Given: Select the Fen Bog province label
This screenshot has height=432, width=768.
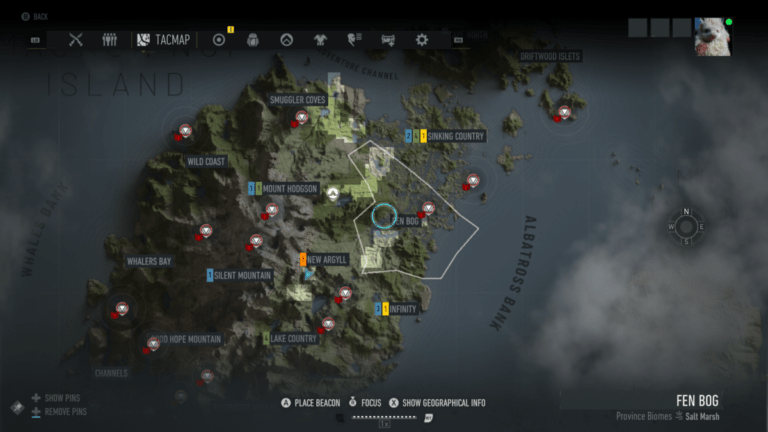Looking at the screenshot, I should coord(407,221).
